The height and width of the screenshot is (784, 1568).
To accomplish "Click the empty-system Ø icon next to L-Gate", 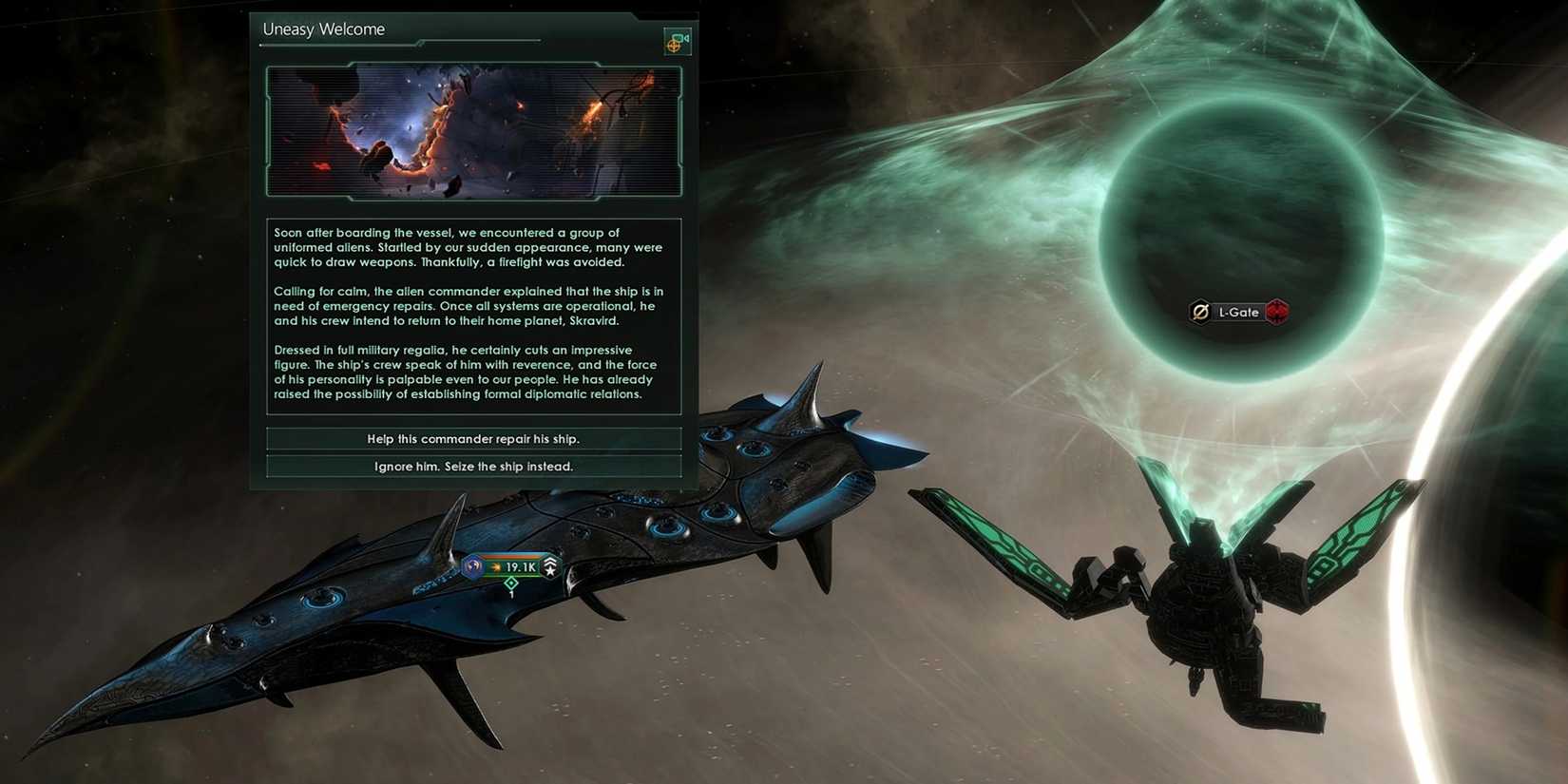I will 1199,312.
